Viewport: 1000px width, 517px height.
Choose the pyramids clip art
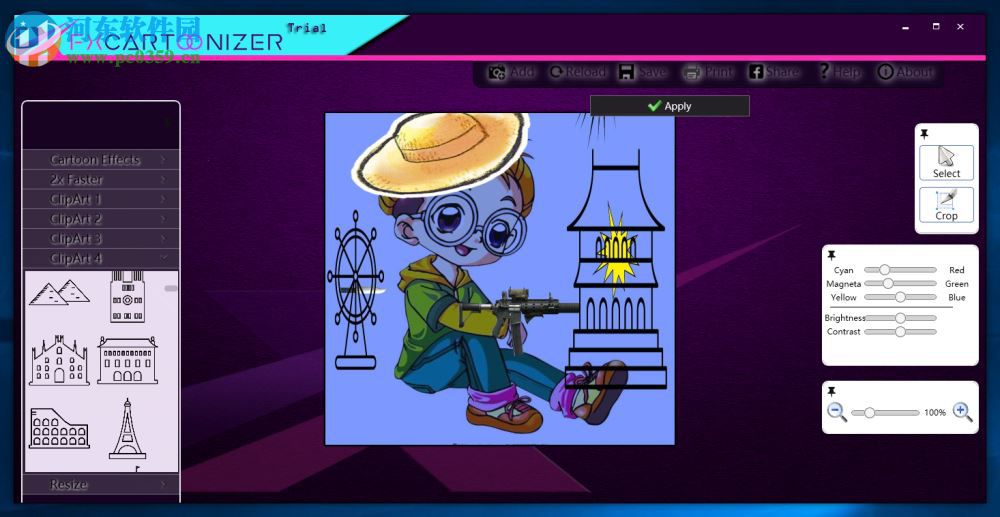59,292
